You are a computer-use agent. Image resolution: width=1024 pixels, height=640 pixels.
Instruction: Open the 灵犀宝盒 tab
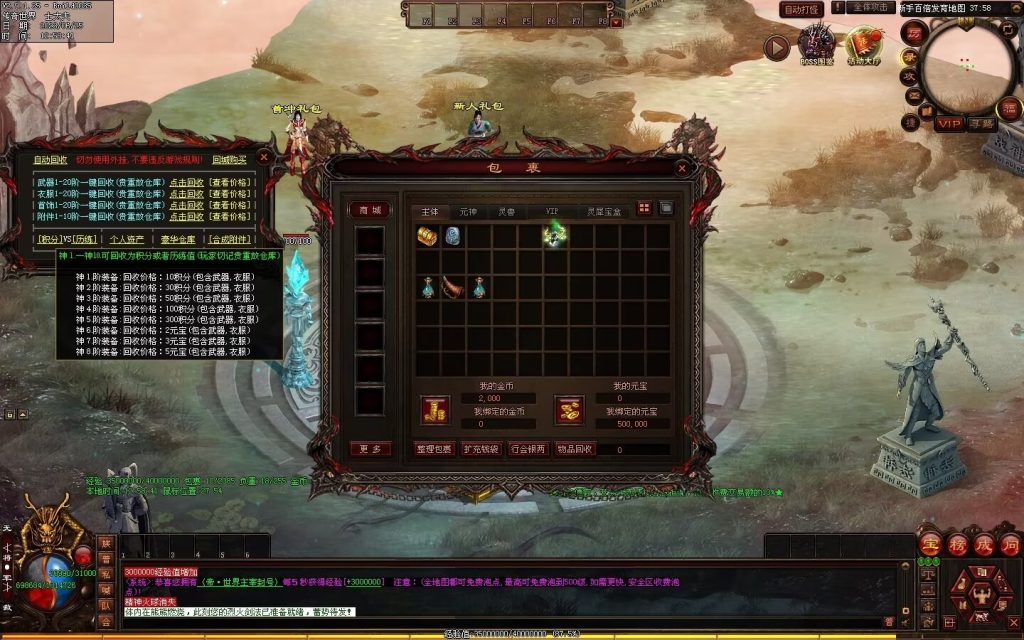point(604,212)
